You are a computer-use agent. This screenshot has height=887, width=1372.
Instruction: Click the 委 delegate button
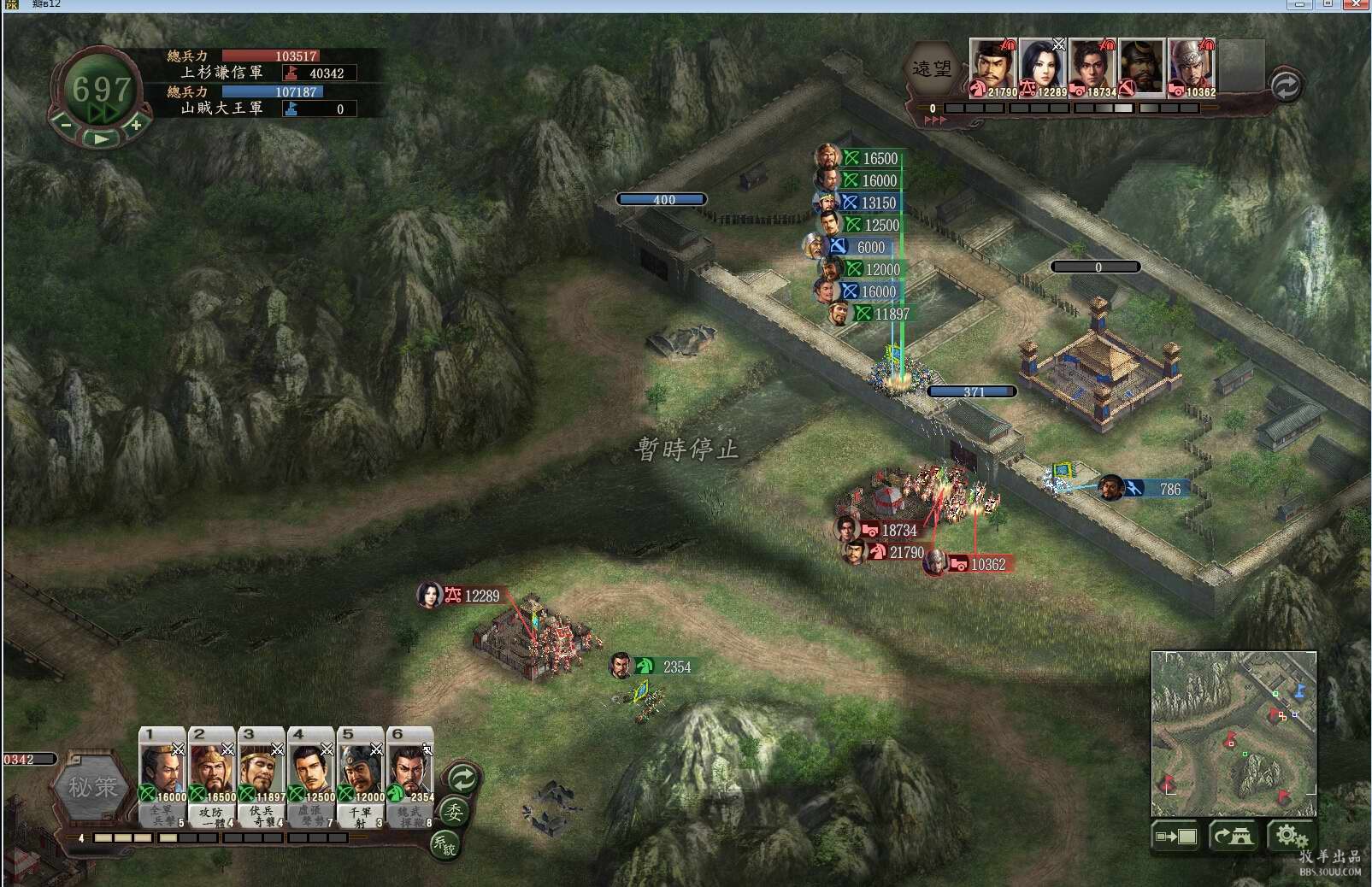coord(454,811)
